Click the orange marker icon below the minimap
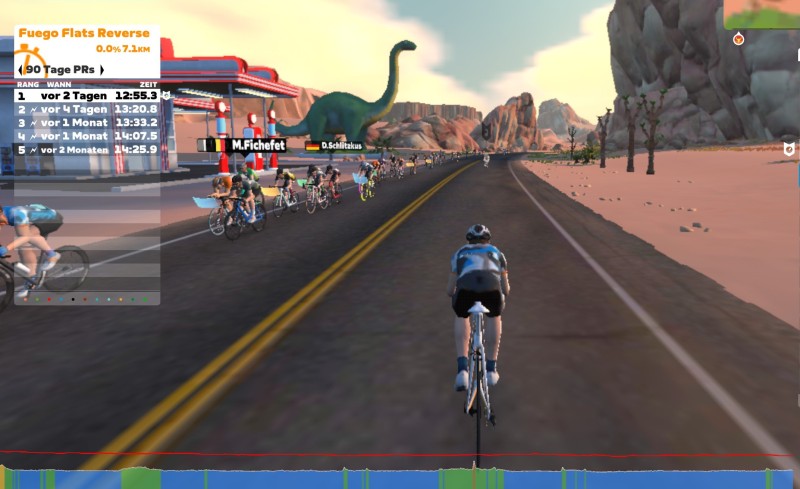This screenshot has width=800, height=489. (x=738, y=39)
